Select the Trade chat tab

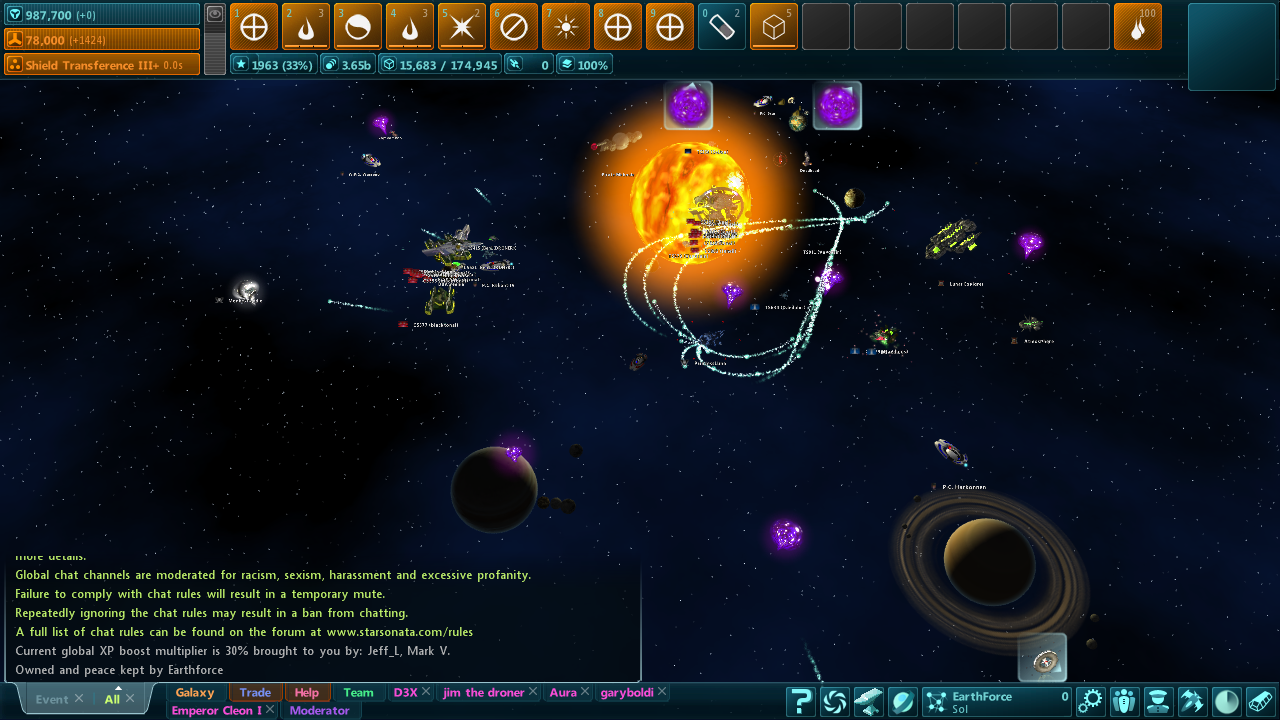(255, 692)
